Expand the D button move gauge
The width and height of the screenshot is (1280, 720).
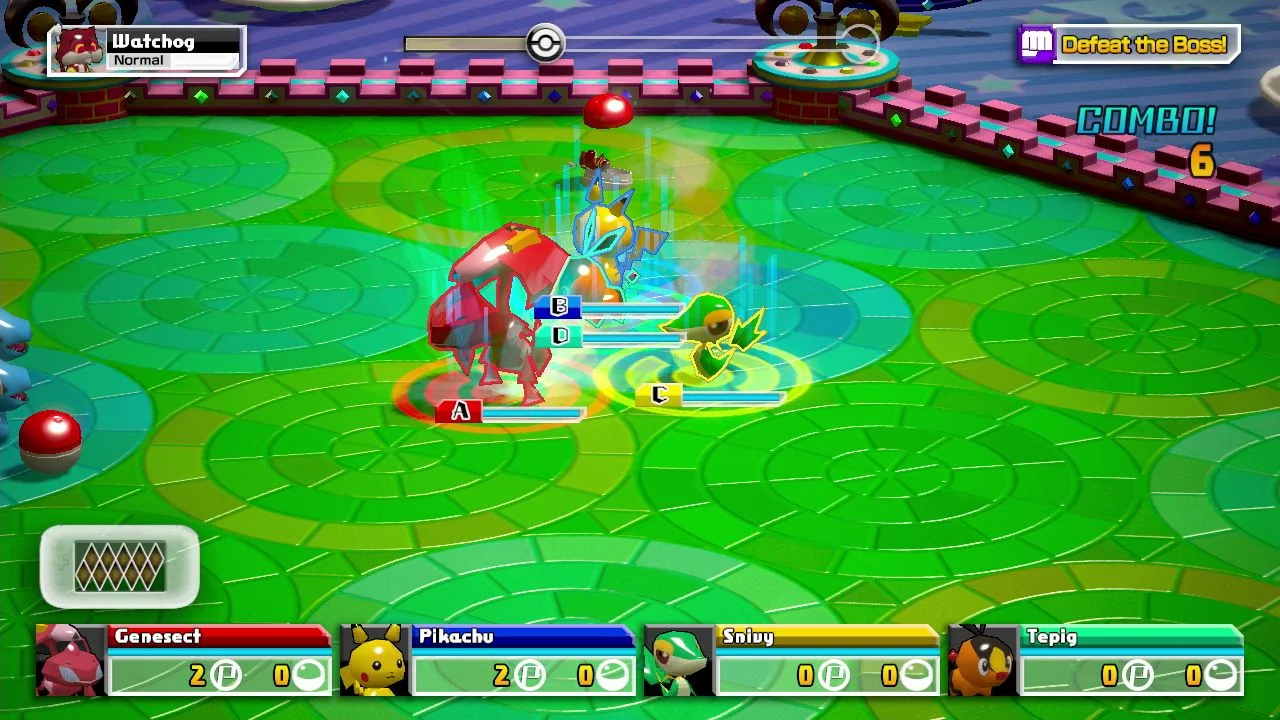[x=558, y=337]
